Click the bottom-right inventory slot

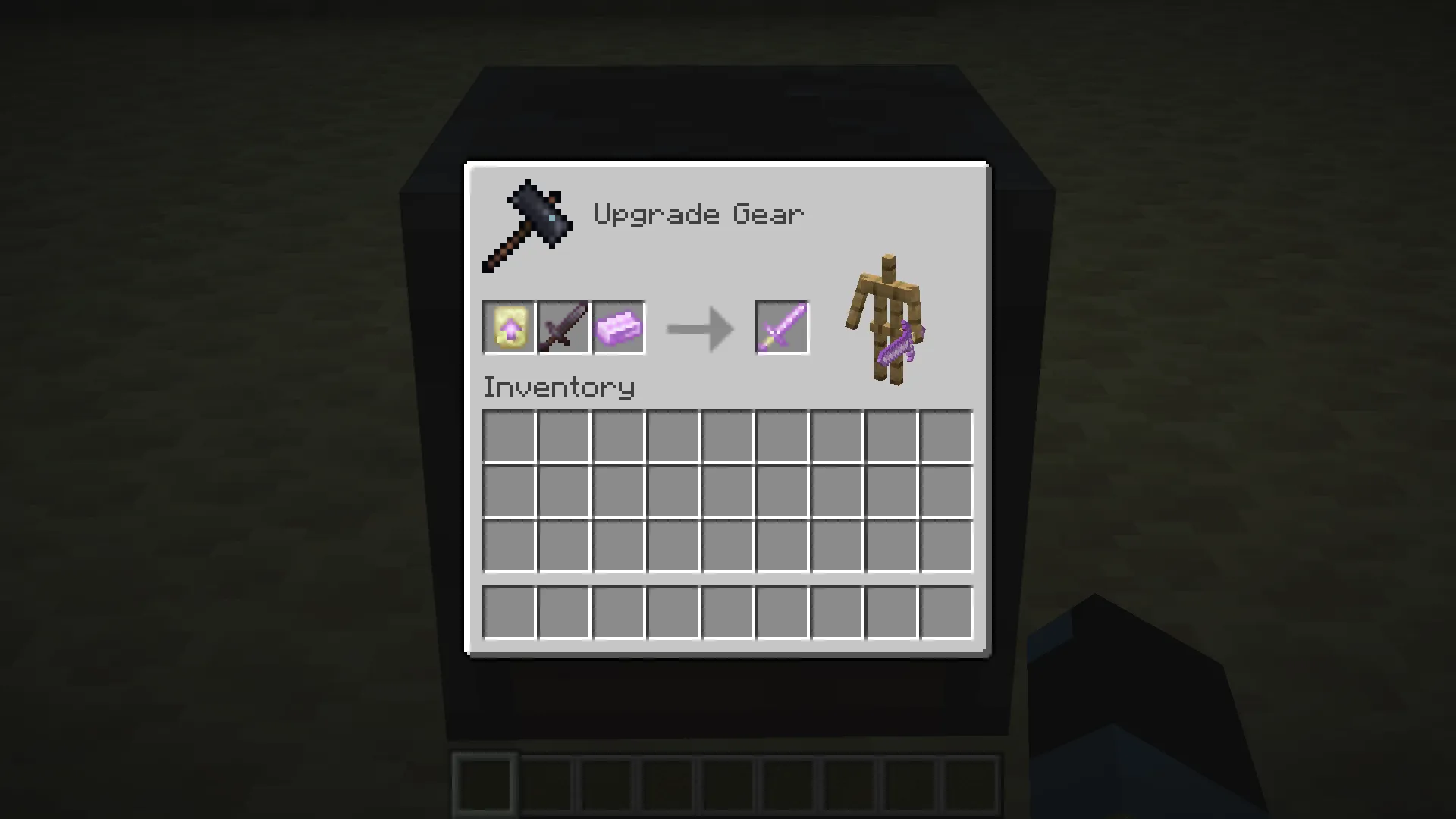[x=946, y=610]
